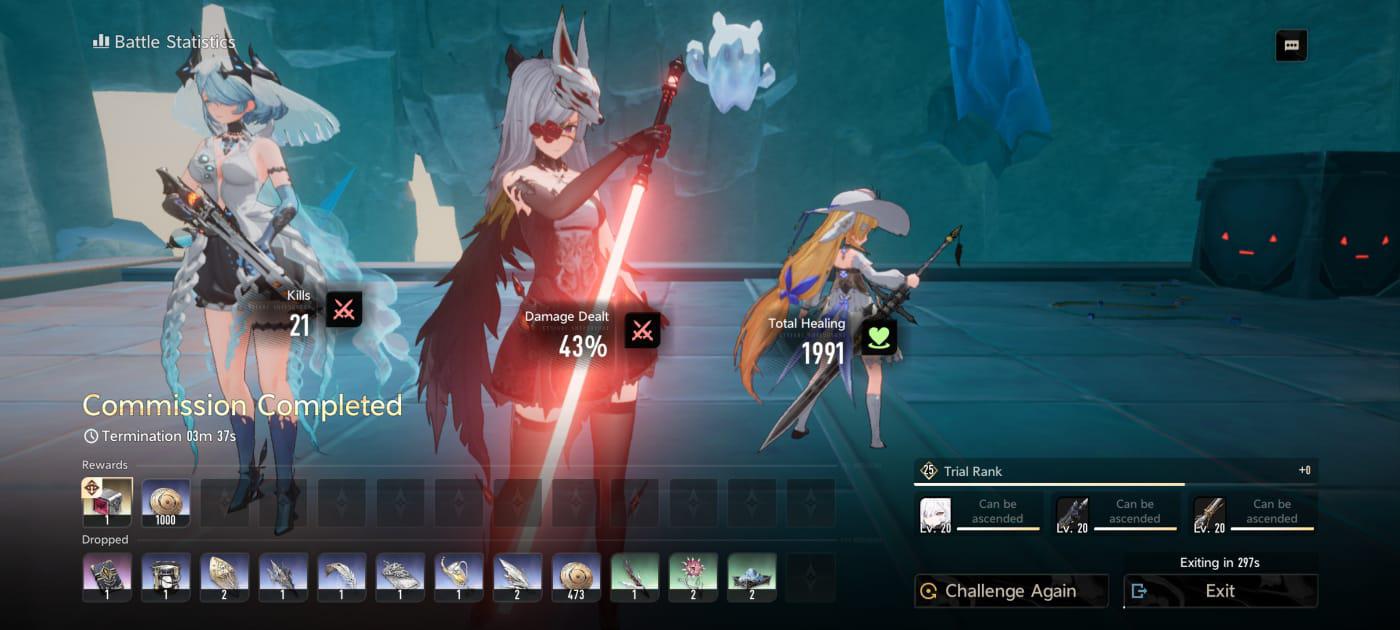View the 1000 coin reward
Screen dimensions: 1400x630
tap(165, 502)
